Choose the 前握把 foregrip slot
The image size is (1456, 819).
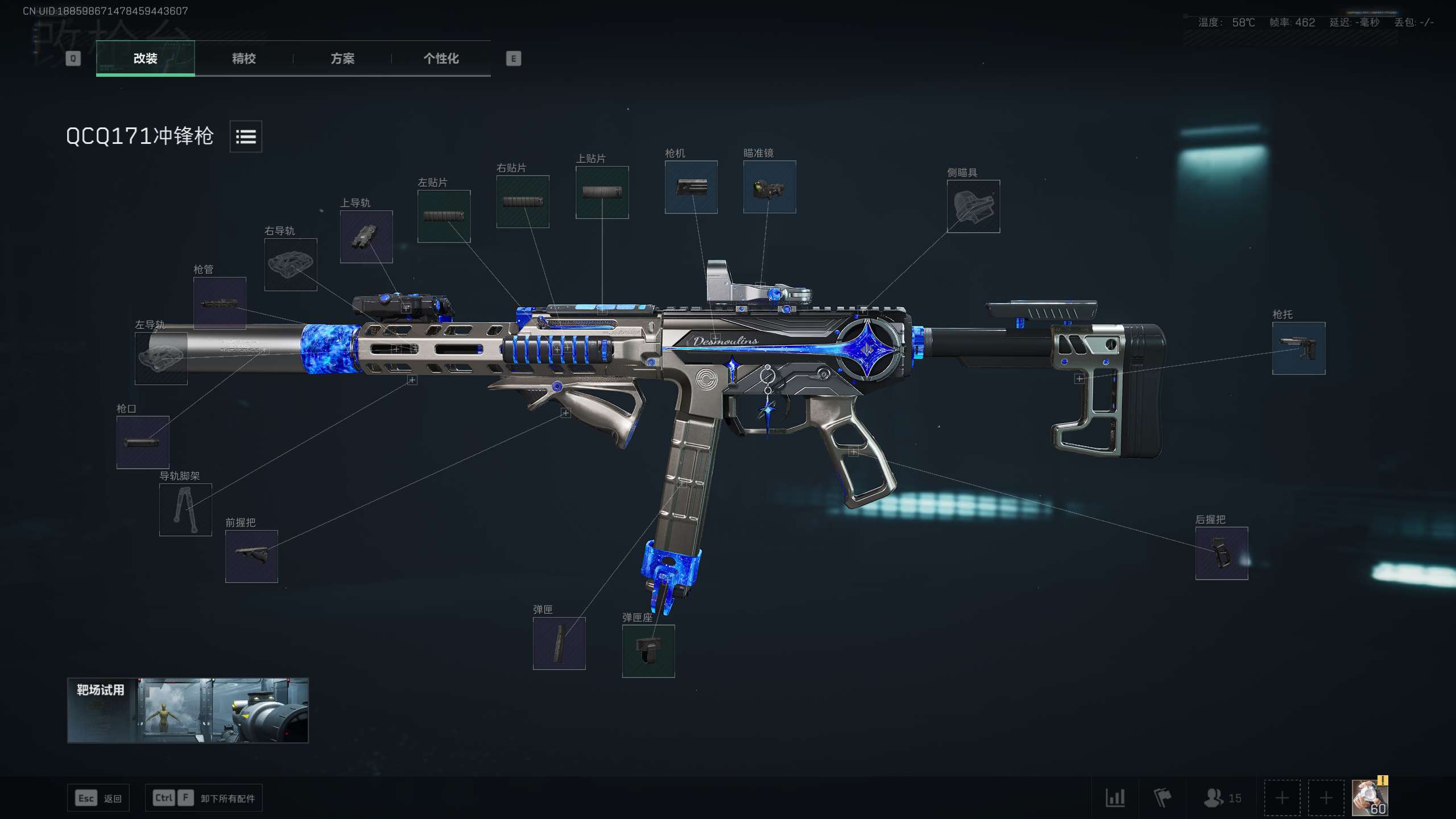click(251, 556)
